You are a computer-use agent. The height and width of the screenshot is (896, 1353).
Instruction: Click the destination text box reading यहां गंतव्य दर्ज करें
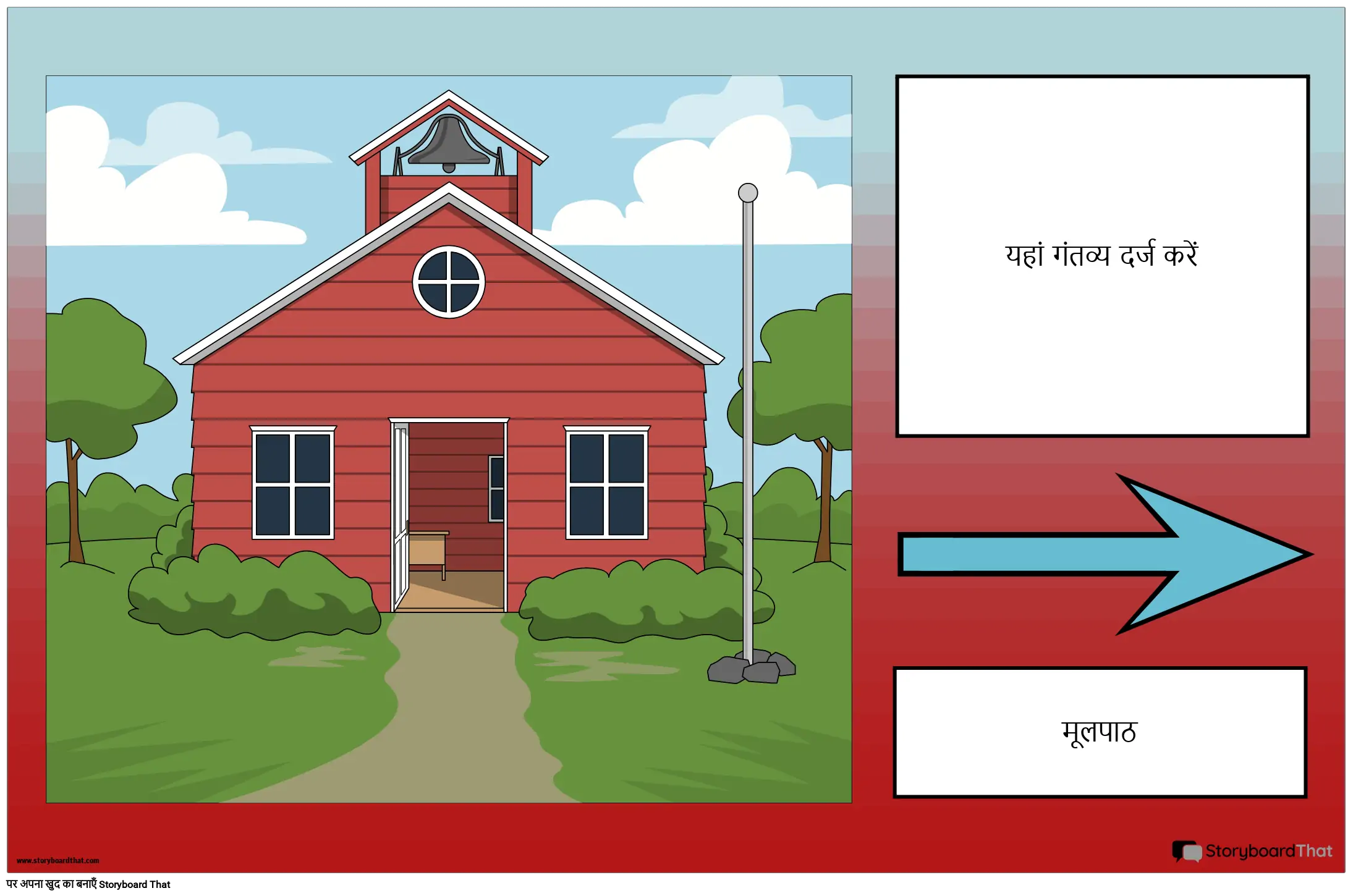[x=1102, y=256]
